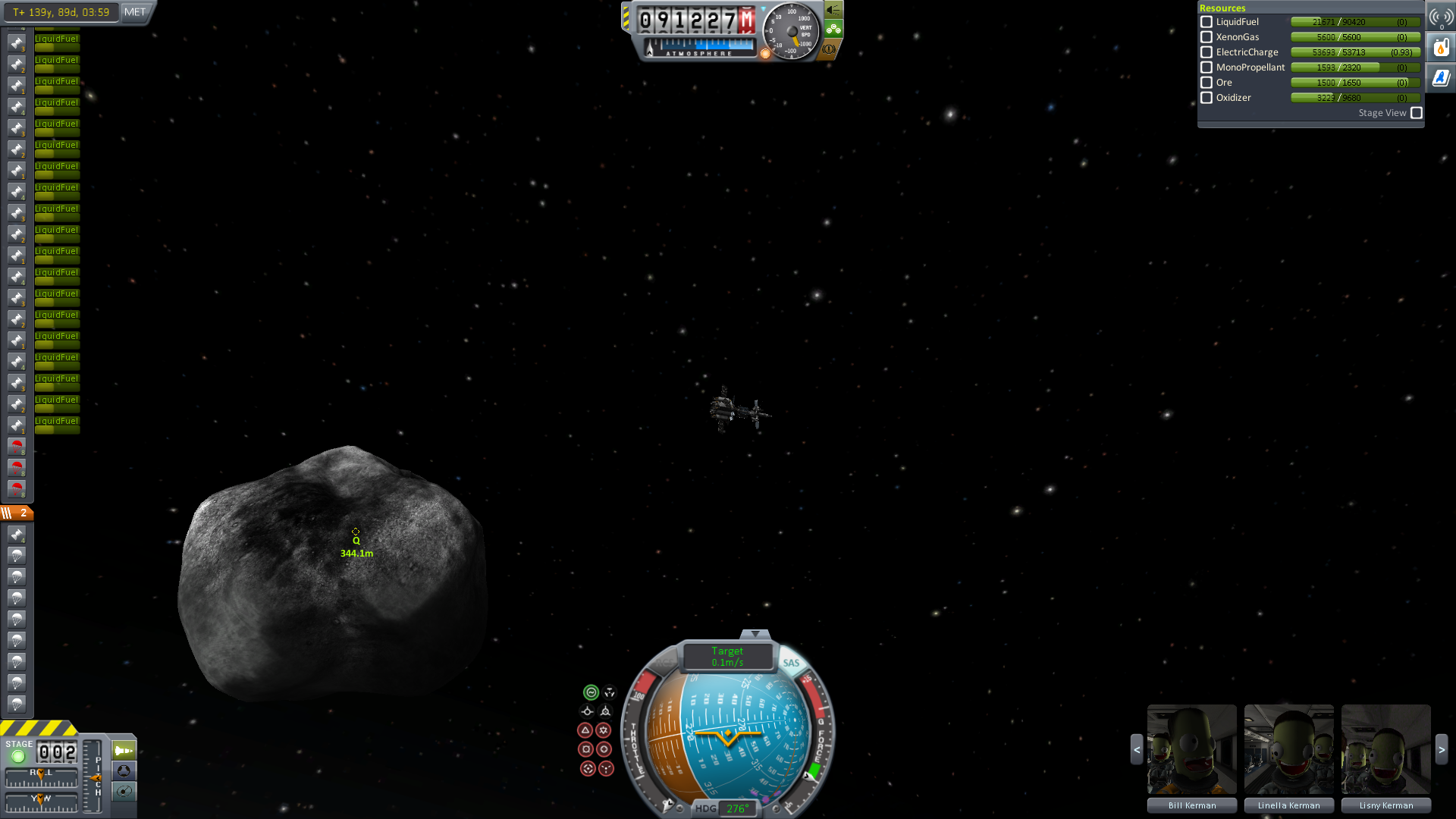Open Bill Kerman's crew portrait

pyautogui.click(x=1191, y=749)
